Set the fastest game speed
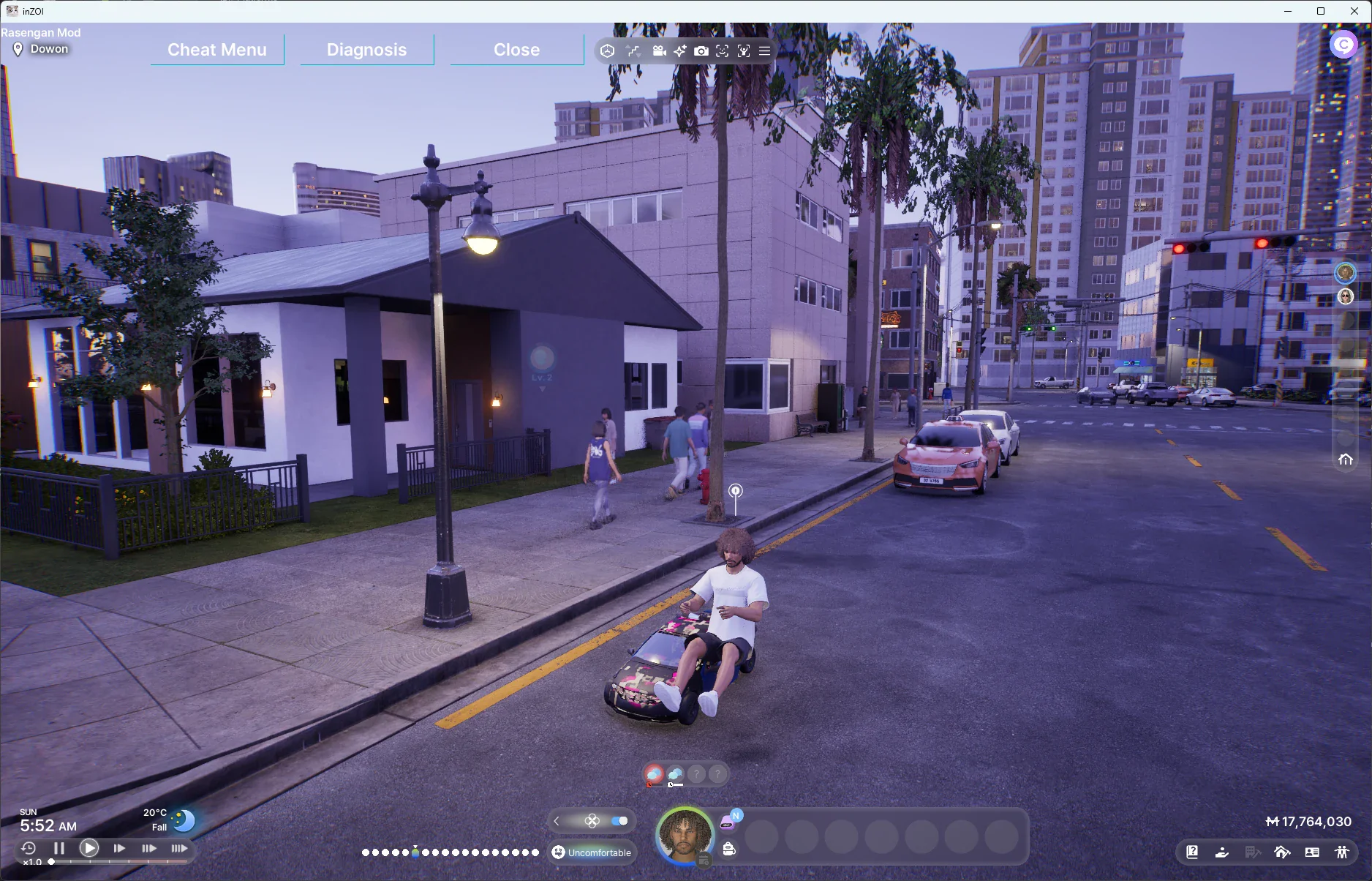The image size is (1372, 881). [x=179, y=848]
